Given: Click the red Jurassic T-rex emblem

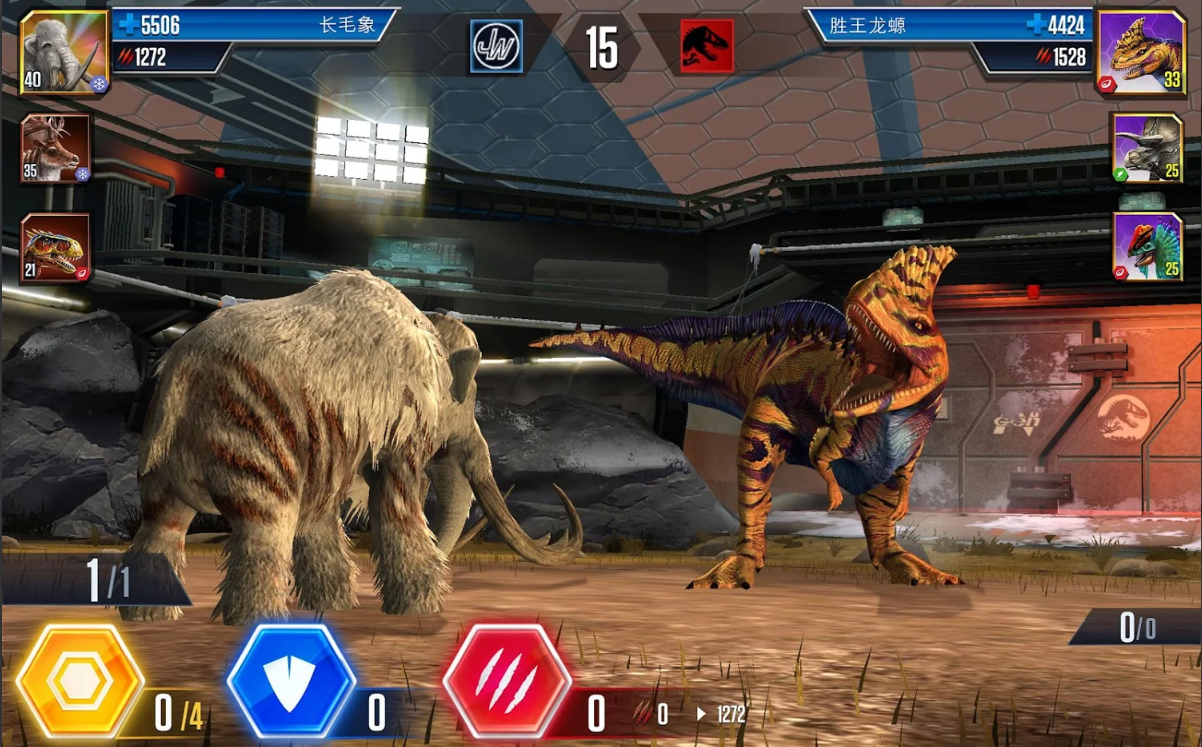Looking at the screenshot, I should (x=707, y=47).
